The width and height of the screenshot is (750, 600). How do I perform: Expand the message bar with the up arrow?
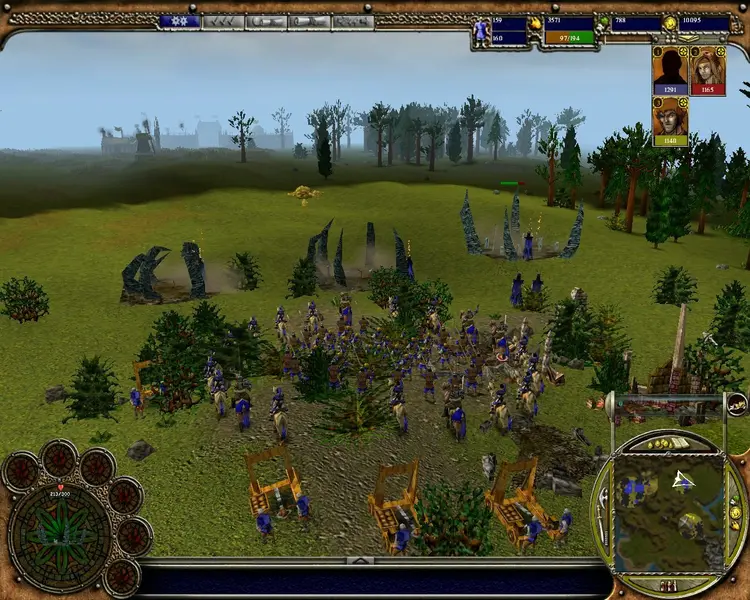(361, 561)
